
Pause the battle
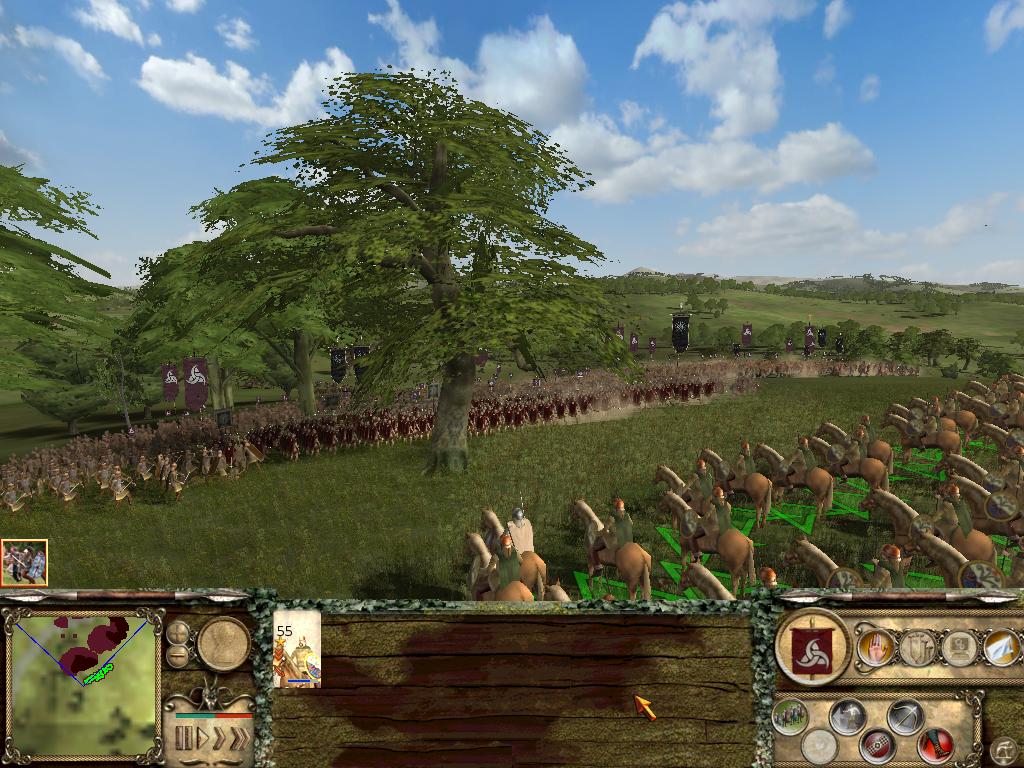click(x=184, y=739)
